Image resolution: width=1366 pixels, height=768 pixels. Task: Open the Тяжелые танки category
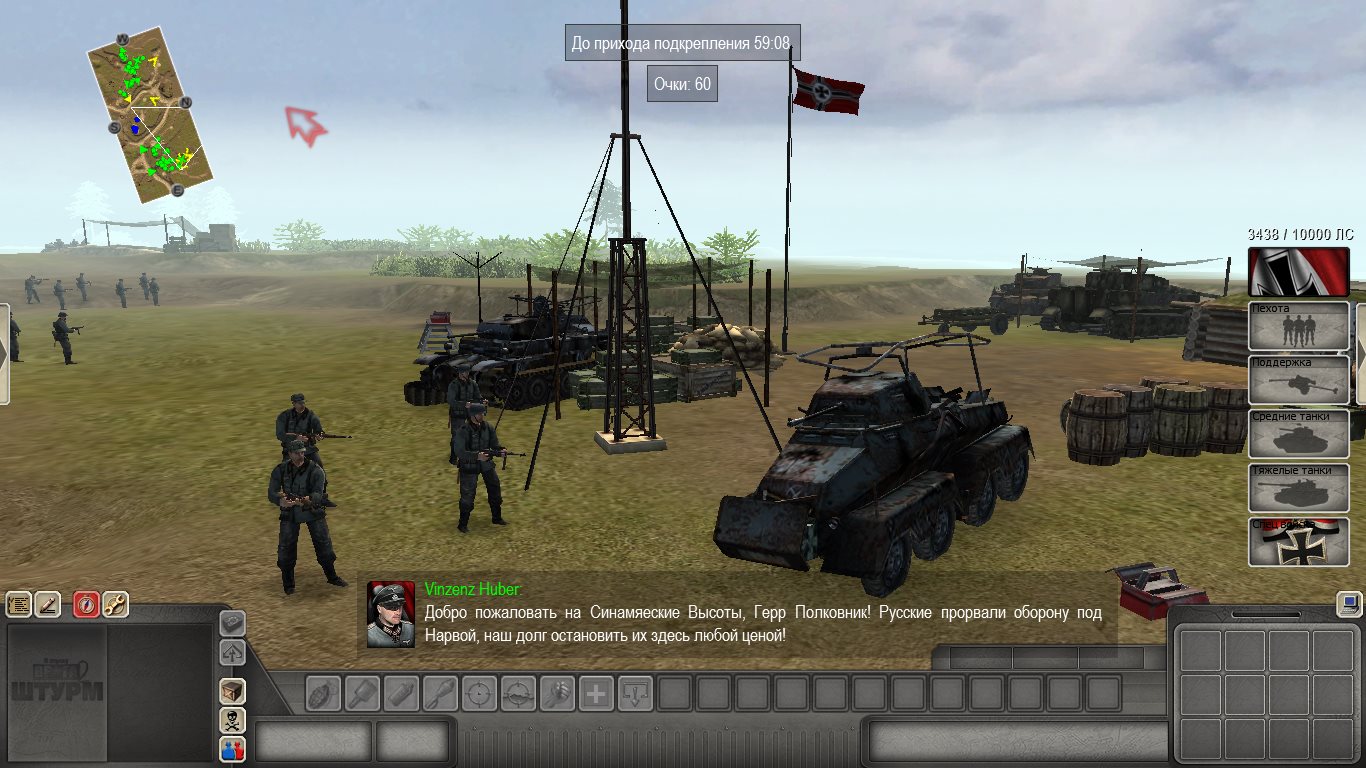(x=1299, y=489)
